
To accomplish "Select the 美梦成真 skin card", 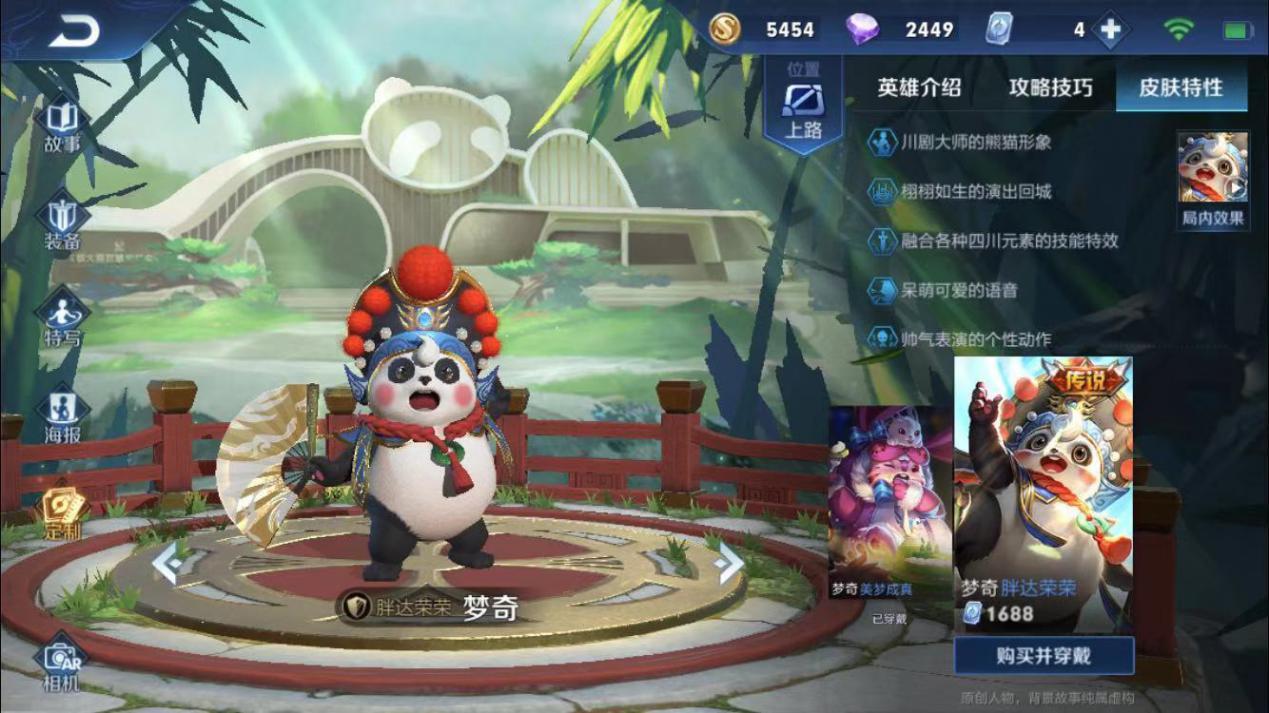I will [x=888, y=505].
